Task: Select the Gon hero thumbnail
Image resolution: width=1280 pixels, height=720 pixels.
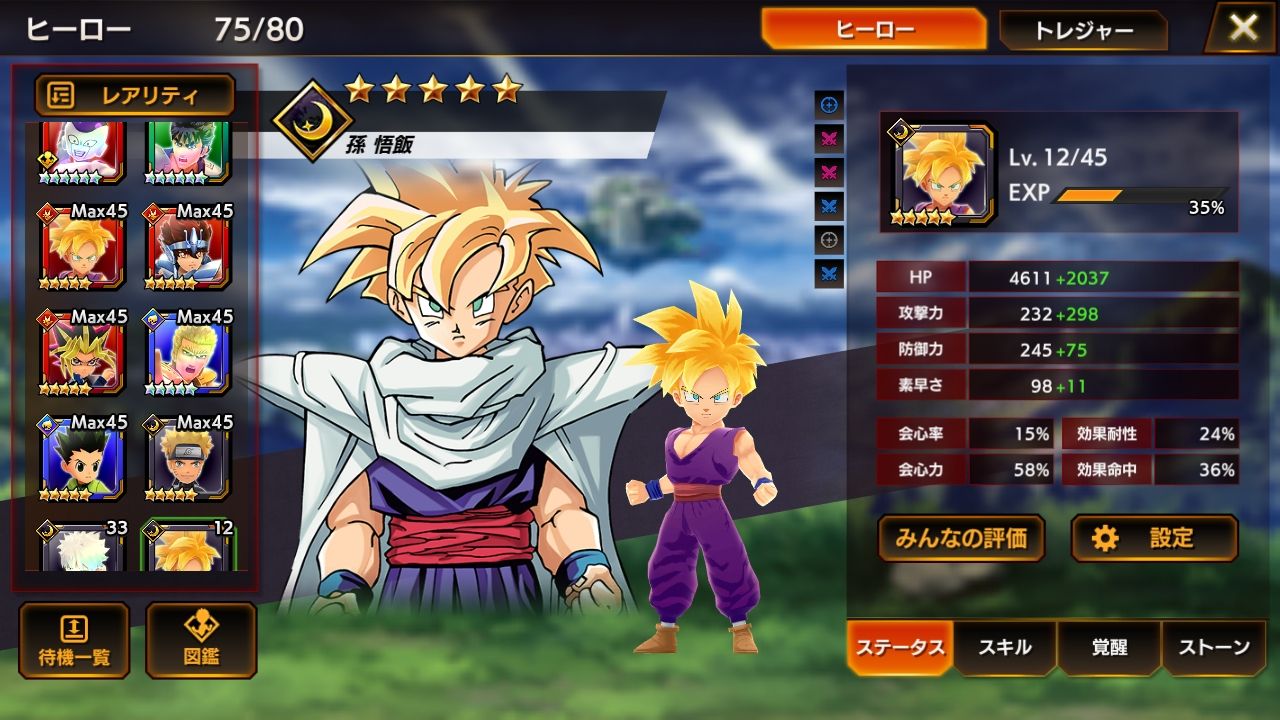Action: (83, 458)
